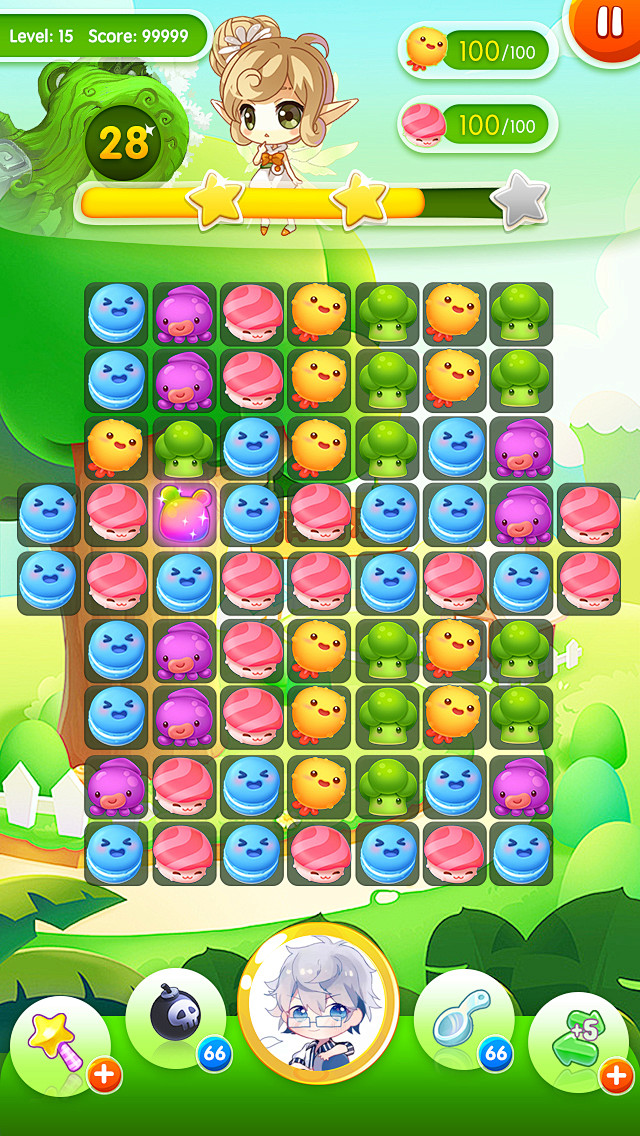640x1136 pixels.
Task: Click the plus badge on the +5 booster
Action: click(x=614, y=1076)
